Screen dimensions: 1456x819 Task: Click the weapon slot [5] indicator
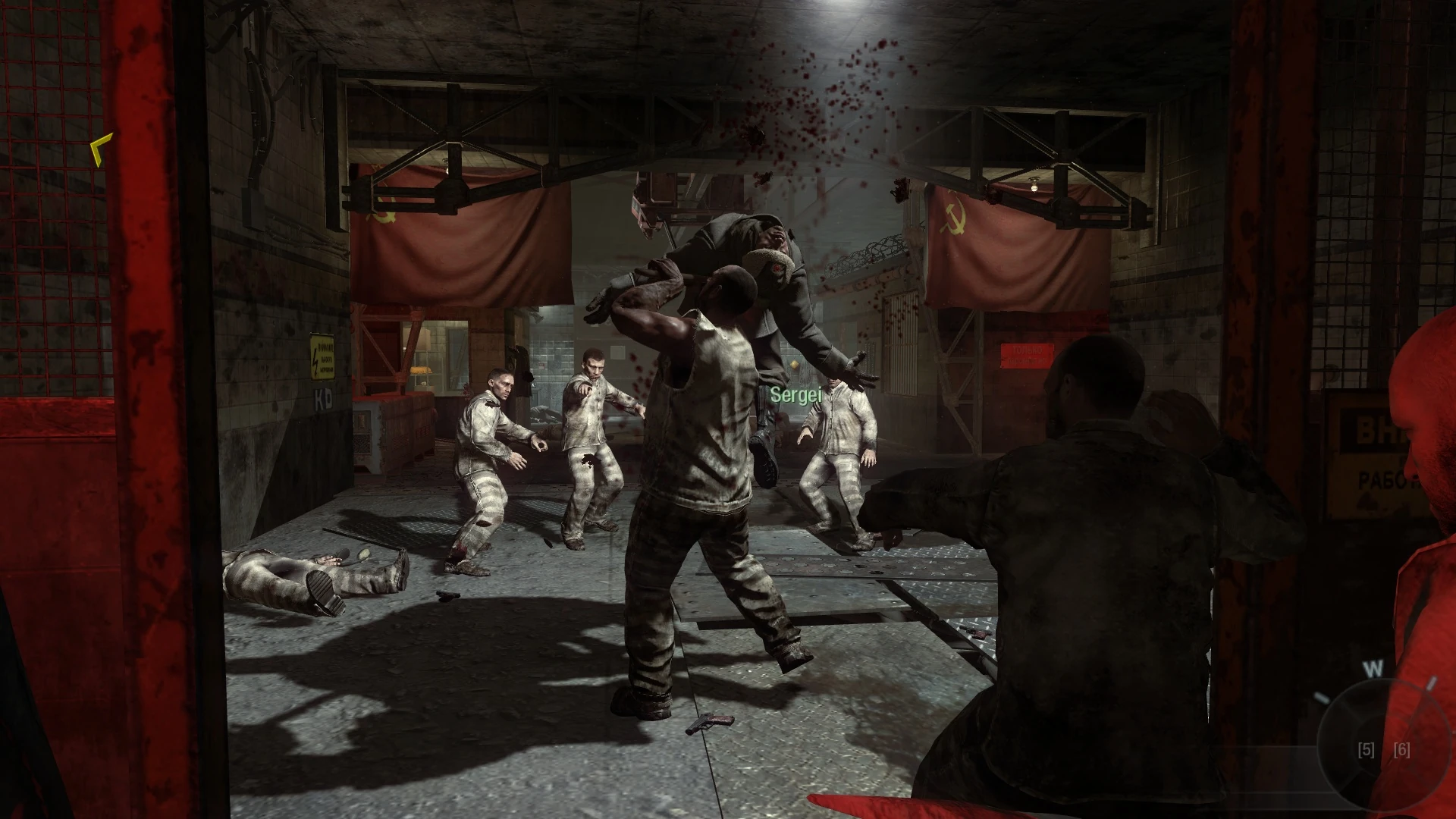pos(1367,749)
